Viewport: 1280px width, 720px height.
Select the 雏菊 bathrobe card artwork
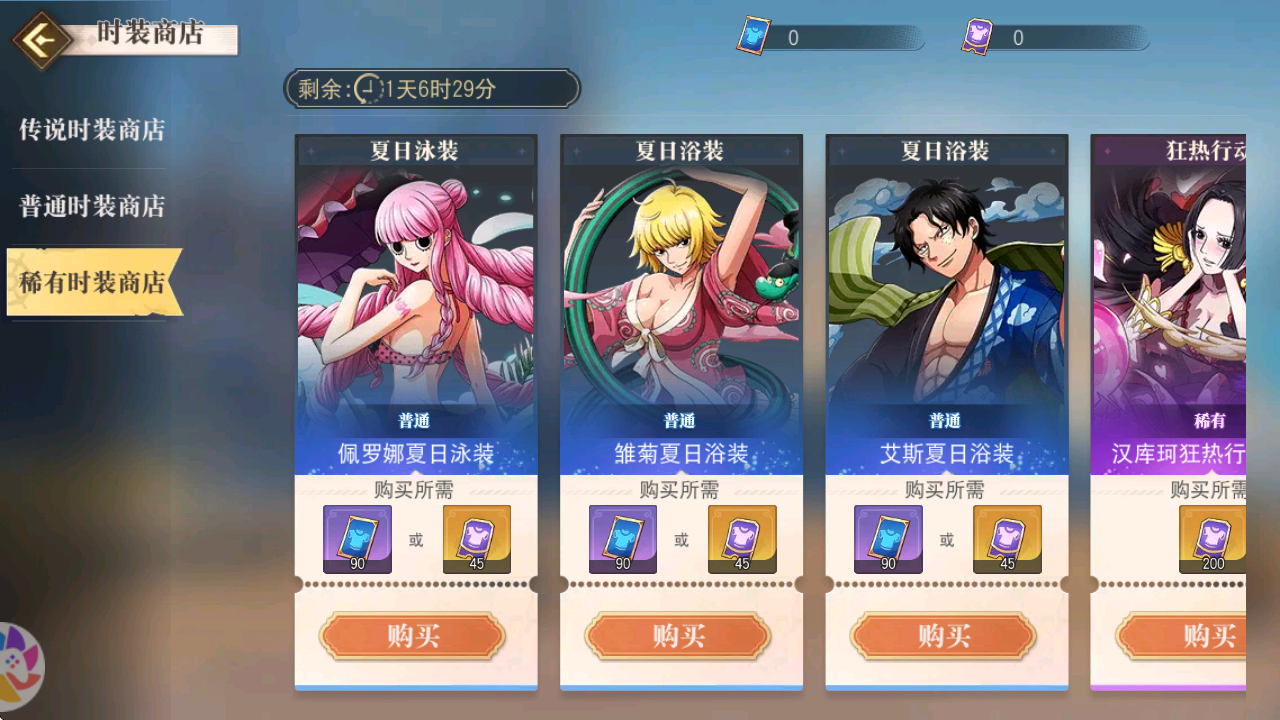[681, 290]
